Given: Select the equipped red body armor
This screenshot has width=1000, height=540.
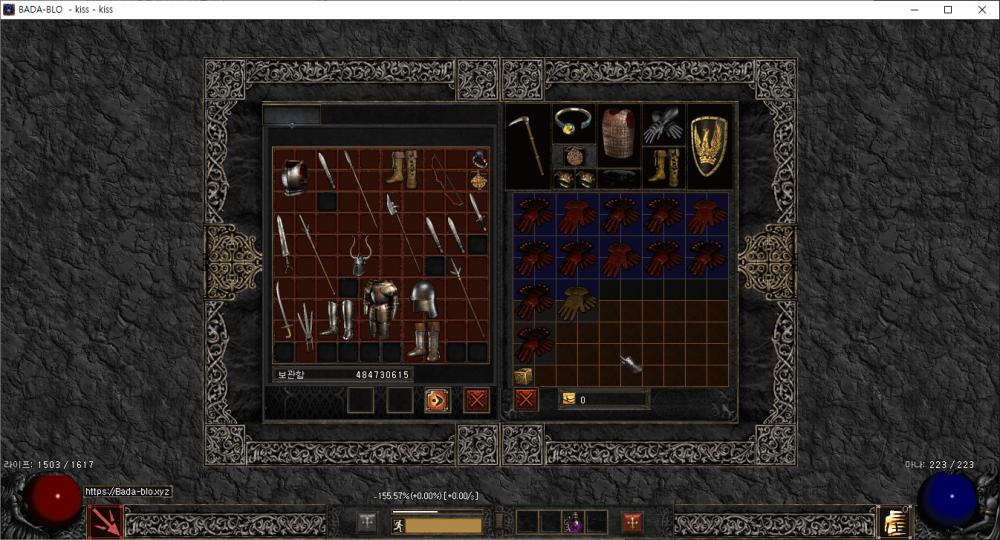Looking at the screenshot, I should [618, 133].
